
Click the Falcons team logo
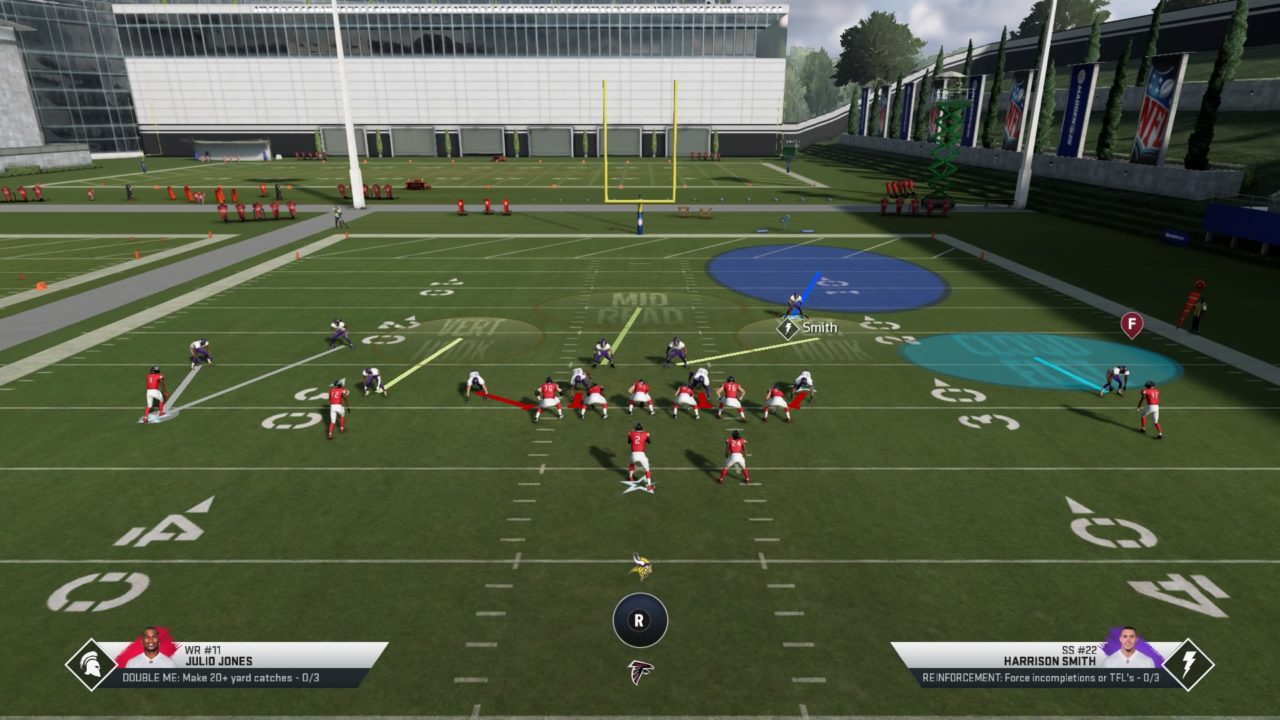pyautogui.click(x=640, y=671)
